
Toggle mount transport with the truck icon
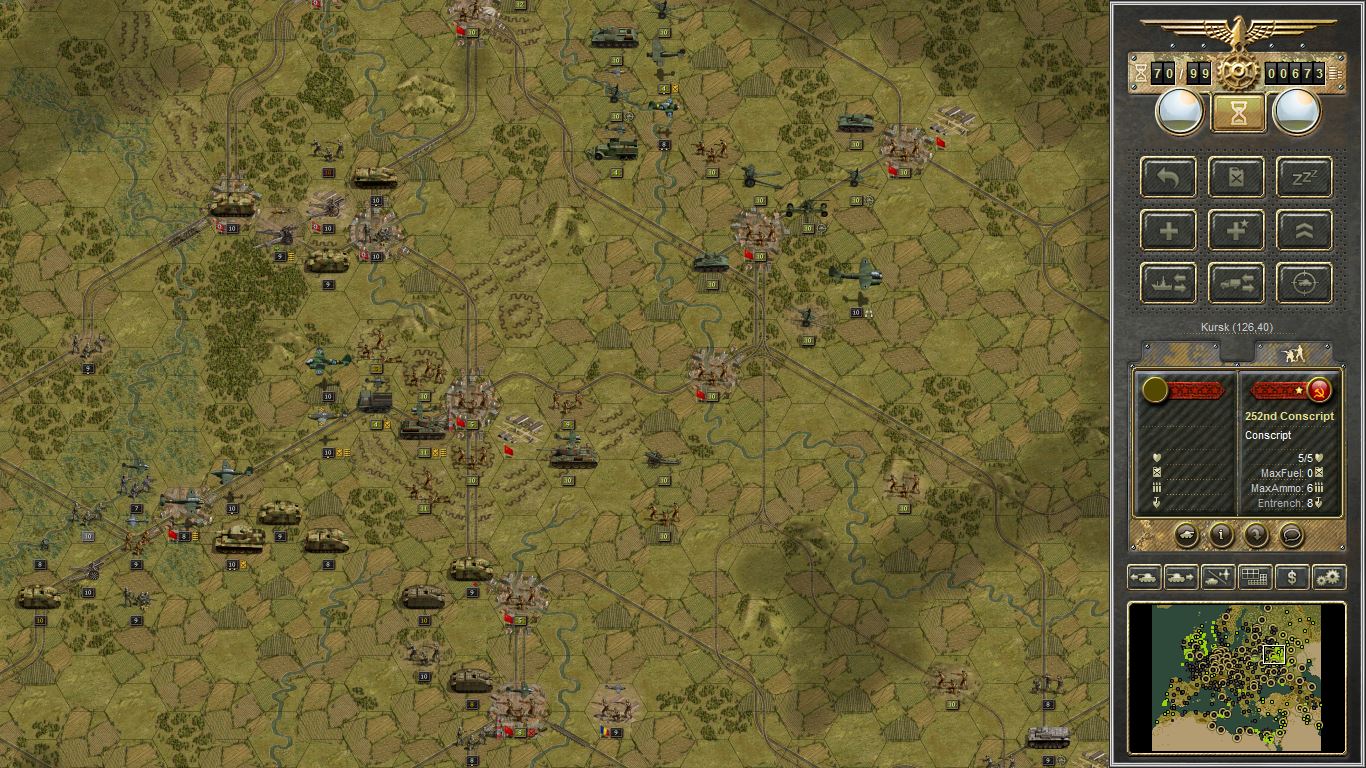pyautogui.click(x=1236, y=283)
